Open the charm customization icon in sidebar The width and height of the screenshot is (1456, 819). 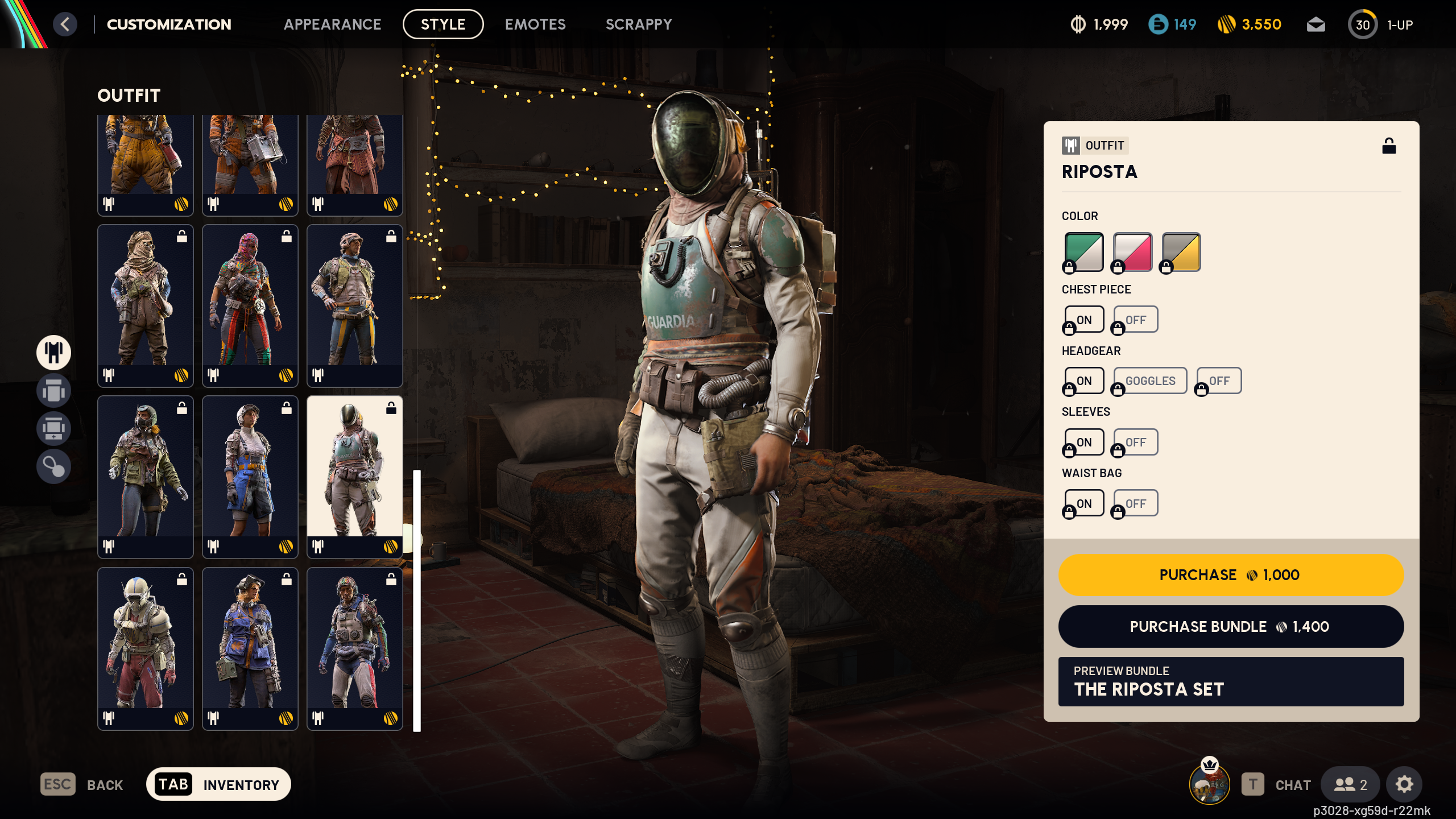tap(53, 466)
